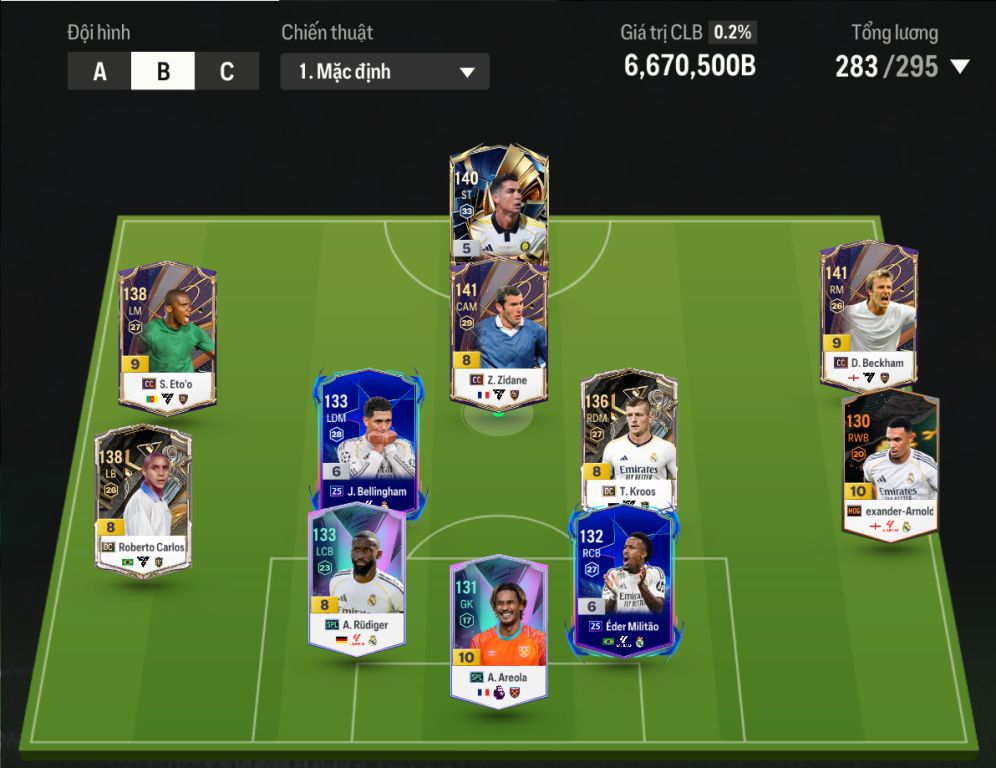The height and width of the screenshot is (768, 996).
Task: Select the T. Kroos RDM card
Action: [x=630, y=435]
